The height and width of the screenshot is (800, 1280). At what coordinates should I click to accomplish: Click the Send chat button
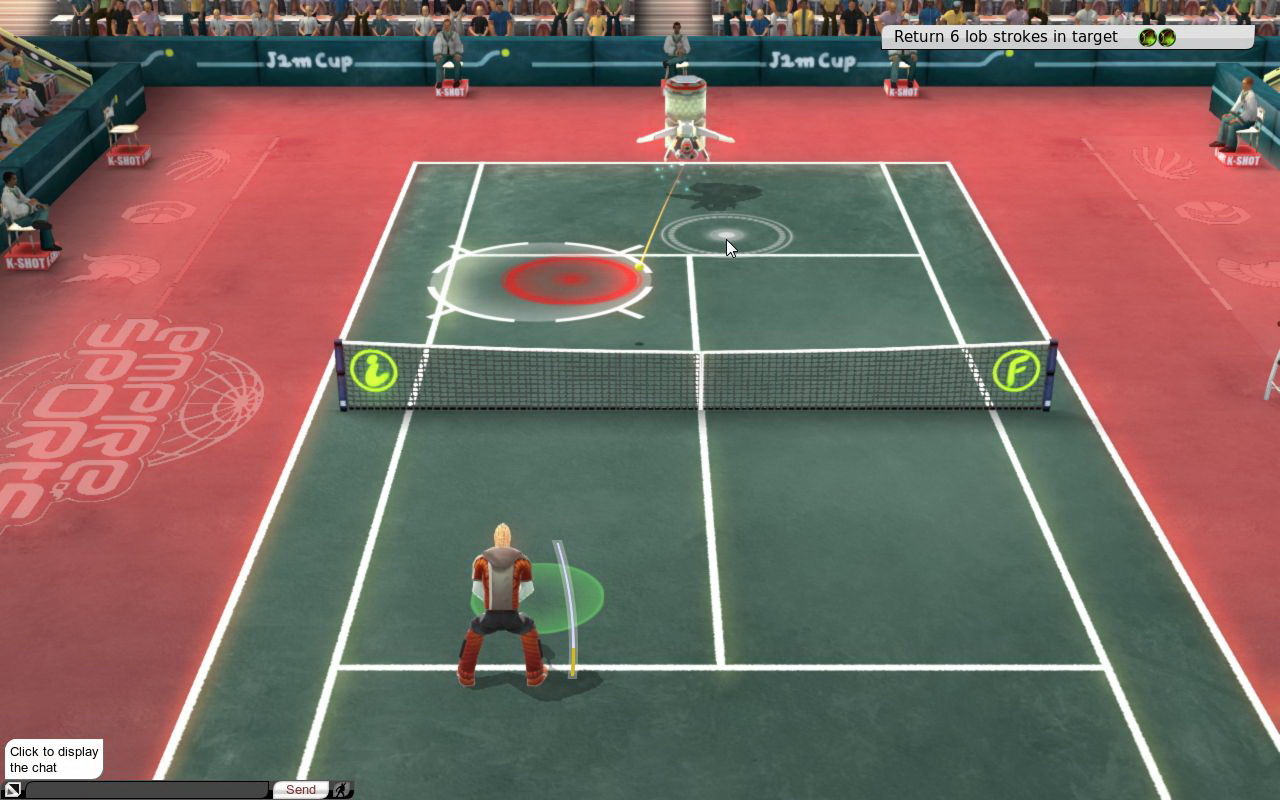[300, 790]
